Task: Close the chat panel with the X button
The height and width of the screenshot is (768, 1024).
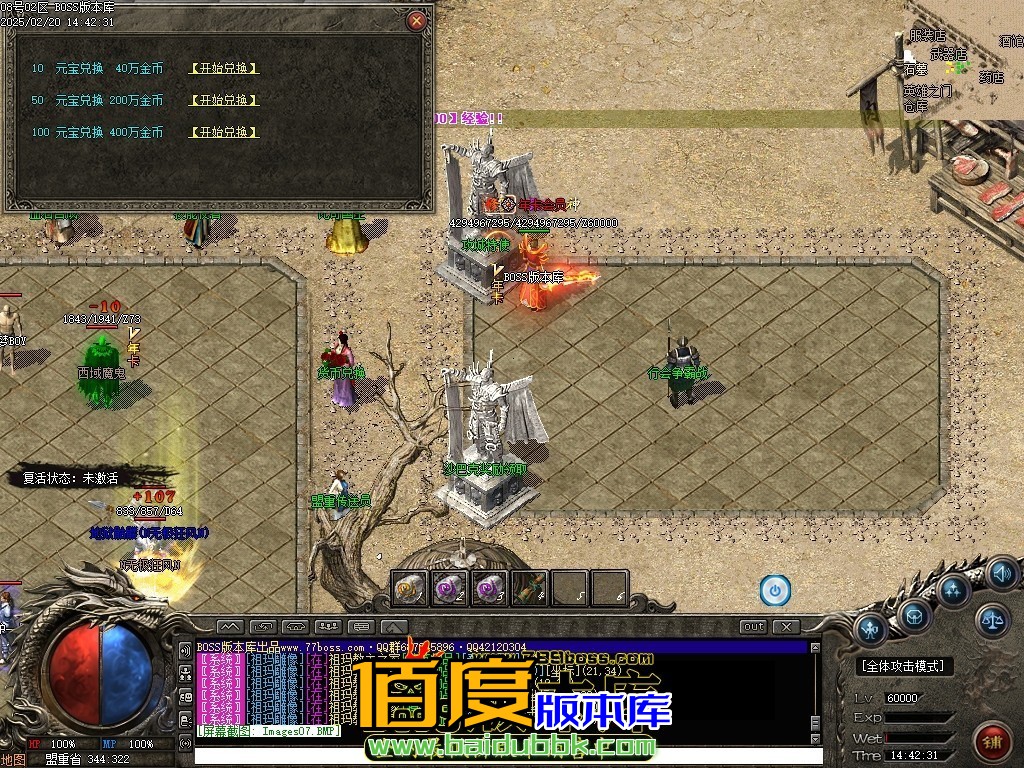Action: [787, 627]
